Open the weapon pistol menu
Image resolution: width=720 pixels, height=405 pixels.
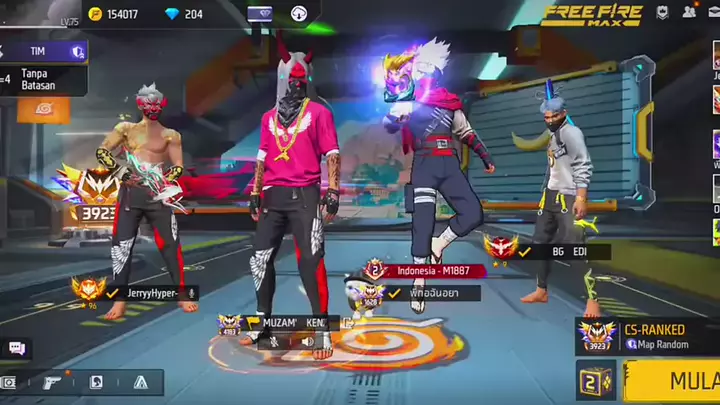pyautogui.click(x=53, y=382)
